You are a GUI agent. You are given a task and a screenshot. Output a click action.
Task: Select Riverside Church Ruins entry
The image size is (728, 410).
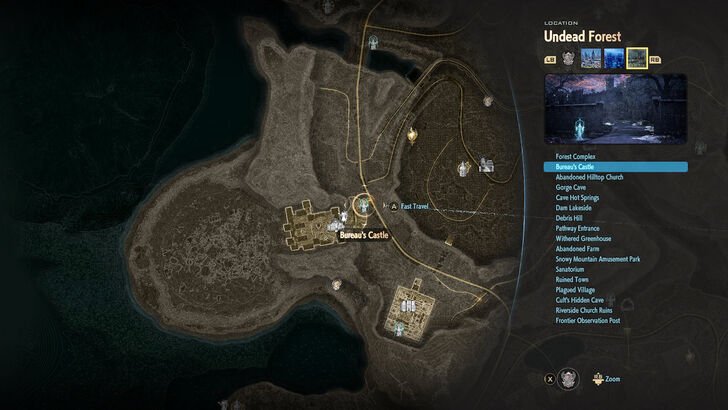(586, 310)
